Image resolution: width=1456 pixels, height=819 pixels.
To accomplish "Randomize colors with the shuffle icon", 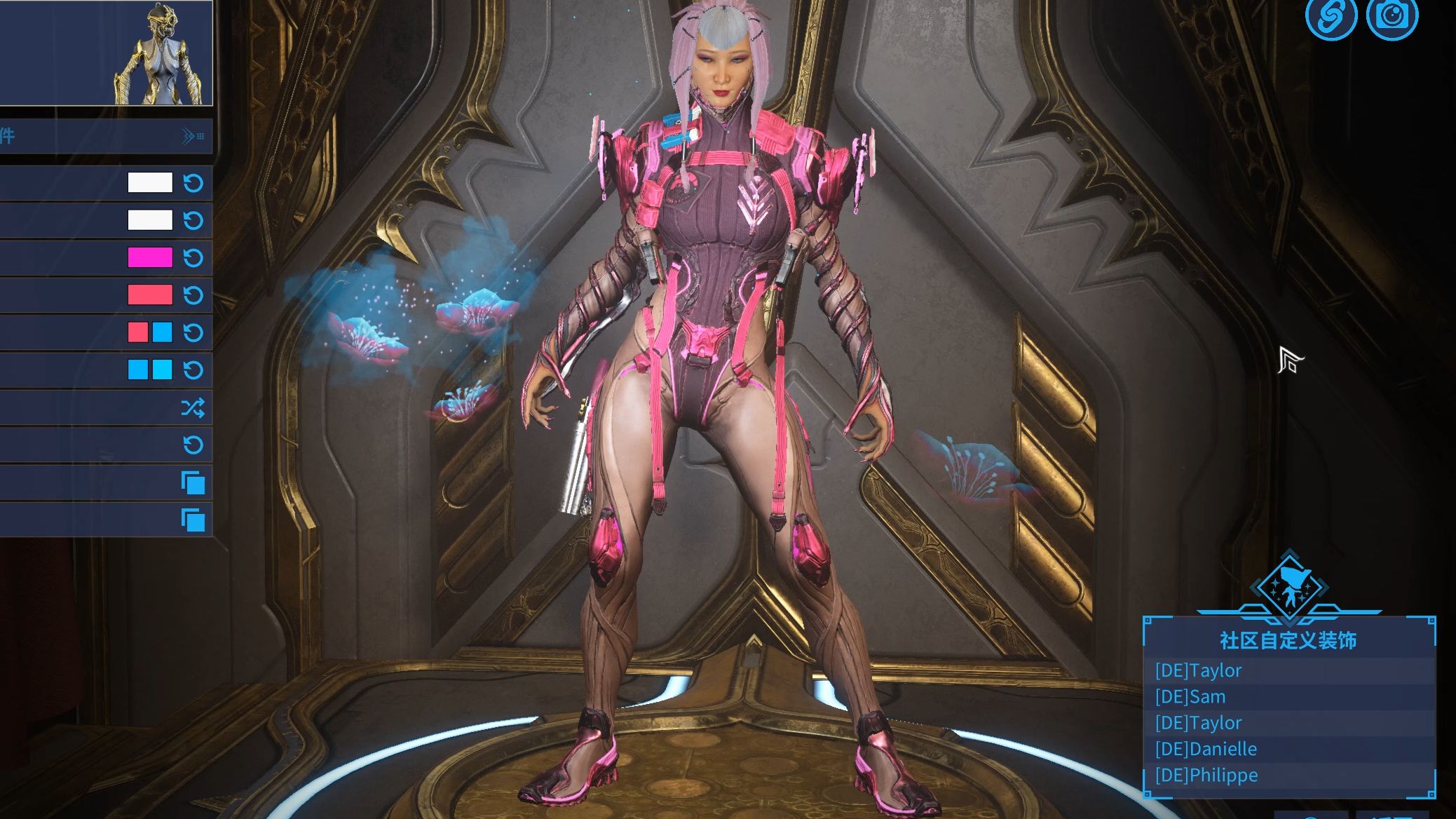I will [193, 407].
